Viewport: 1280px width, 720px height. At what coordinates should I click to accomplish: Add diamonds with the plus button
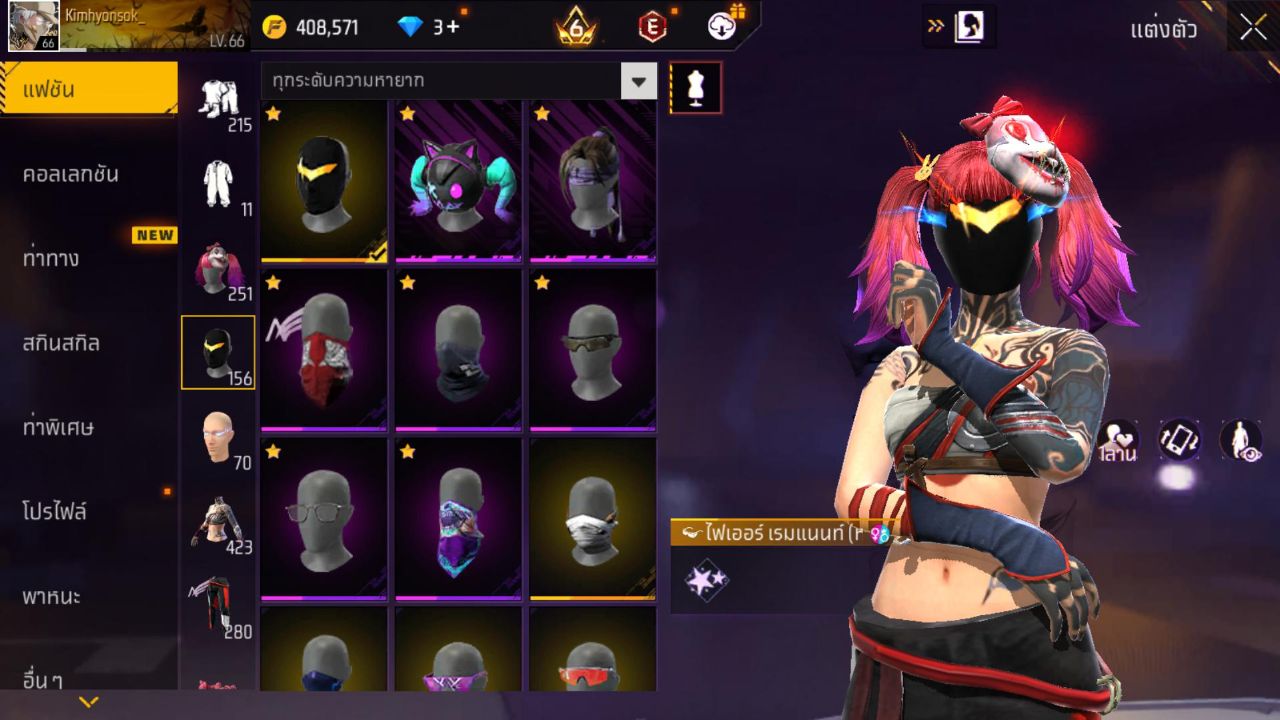453,27
